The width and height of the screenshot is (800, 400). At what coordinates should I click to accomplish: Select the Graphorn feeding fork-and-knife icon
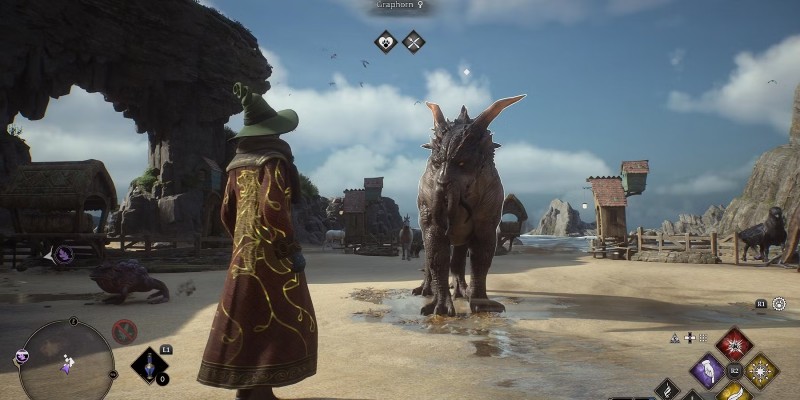[x=413, y=42]
